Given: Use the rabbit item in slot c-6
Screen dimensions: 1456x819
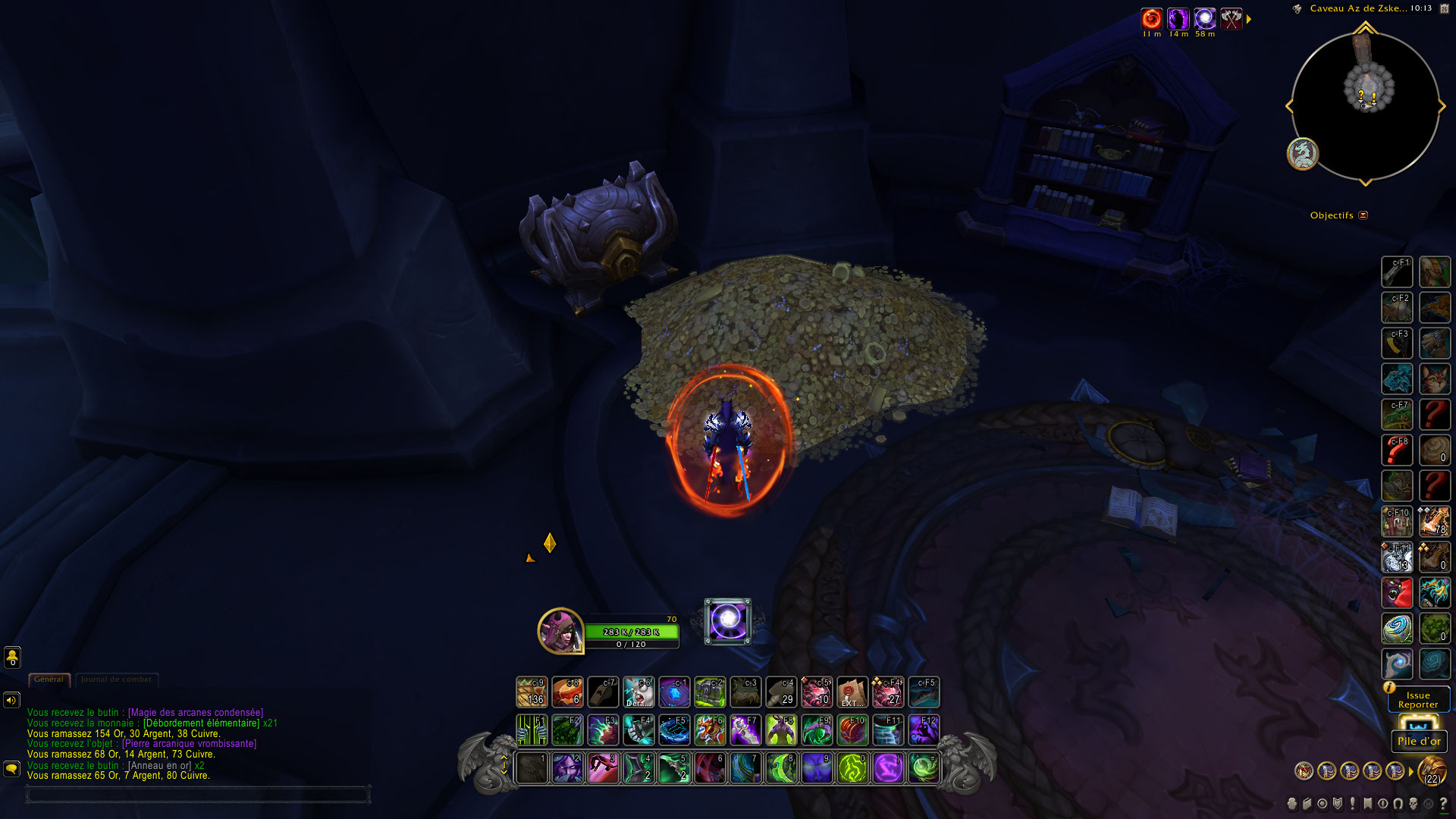Looking at the screenshot, I should (x=639, y=692).
